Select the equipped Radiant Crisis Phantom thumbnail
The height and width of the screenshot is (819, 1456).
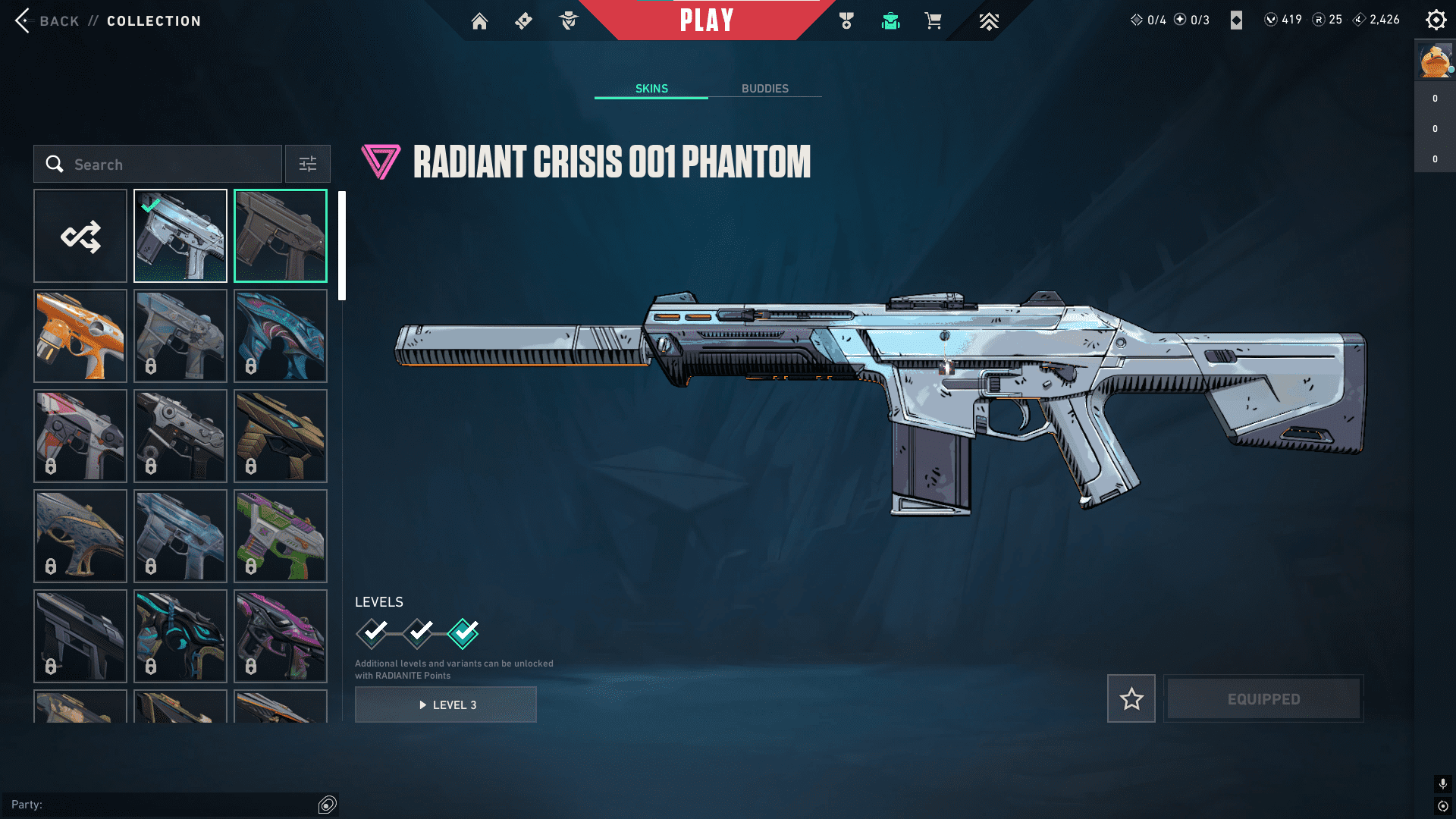[x=180, y=236]
